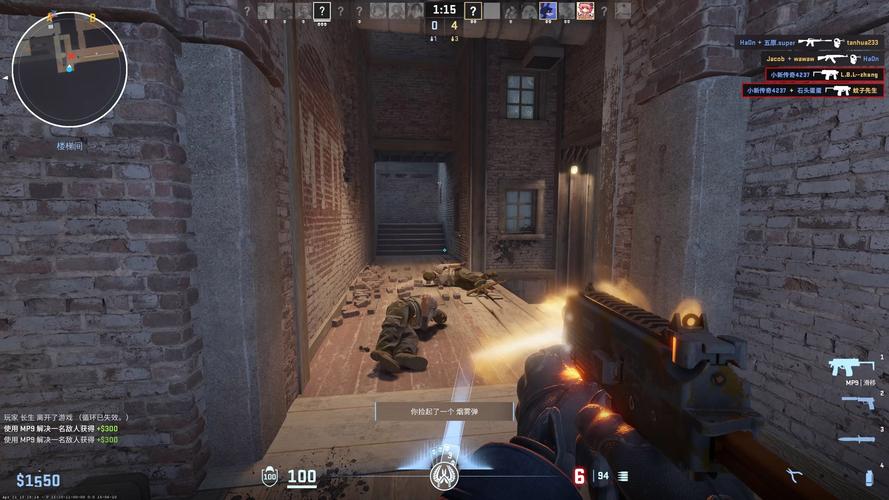
Task: Select the smoke grenade slot
Action: click(868, 476)
